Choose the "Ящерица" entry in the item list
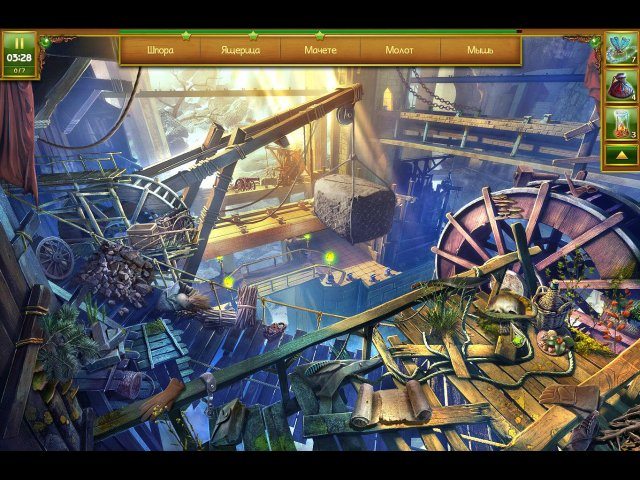 click(x=240, y=50)
